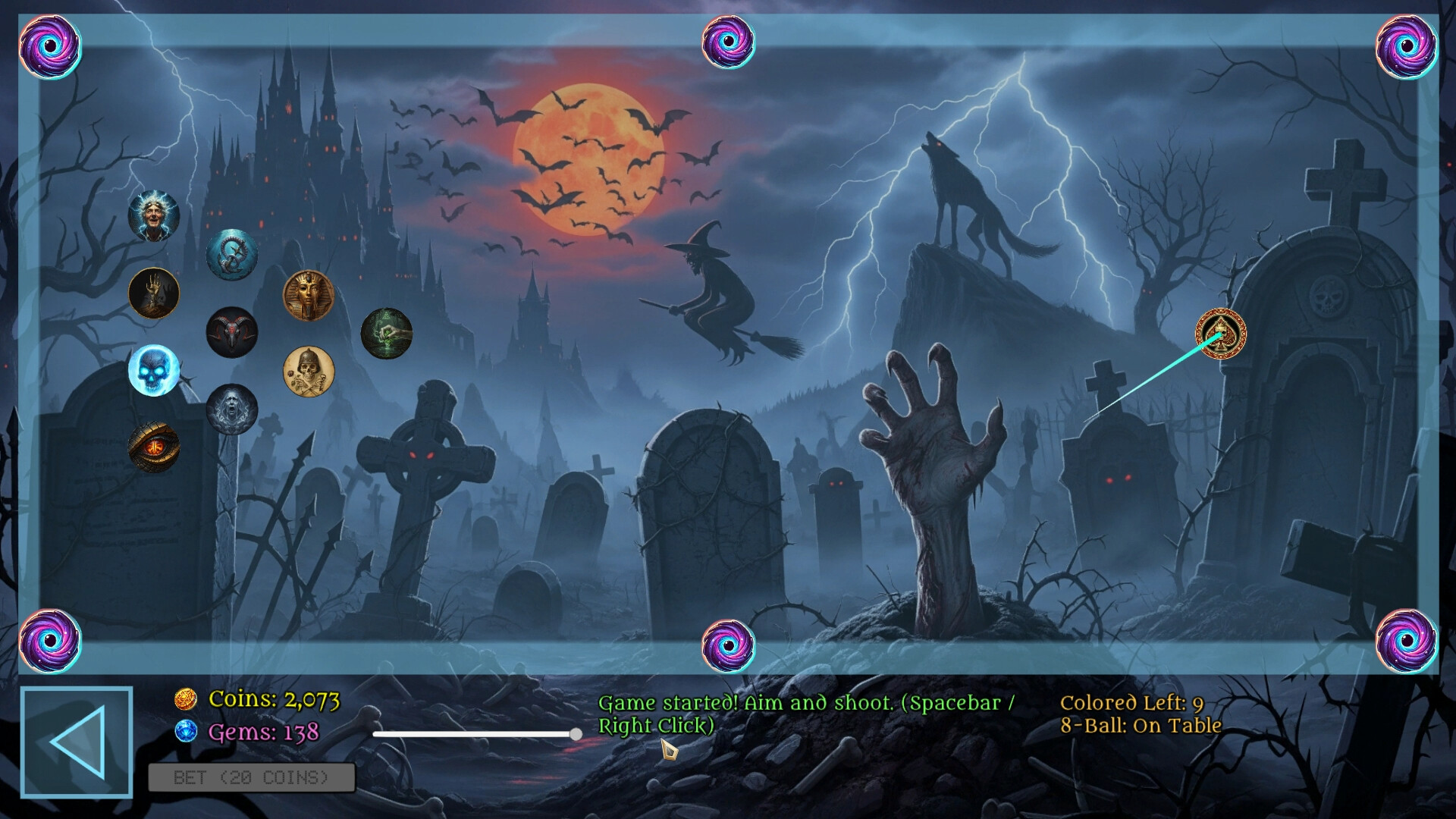Select the ram skull ball

tap(231, 331)
